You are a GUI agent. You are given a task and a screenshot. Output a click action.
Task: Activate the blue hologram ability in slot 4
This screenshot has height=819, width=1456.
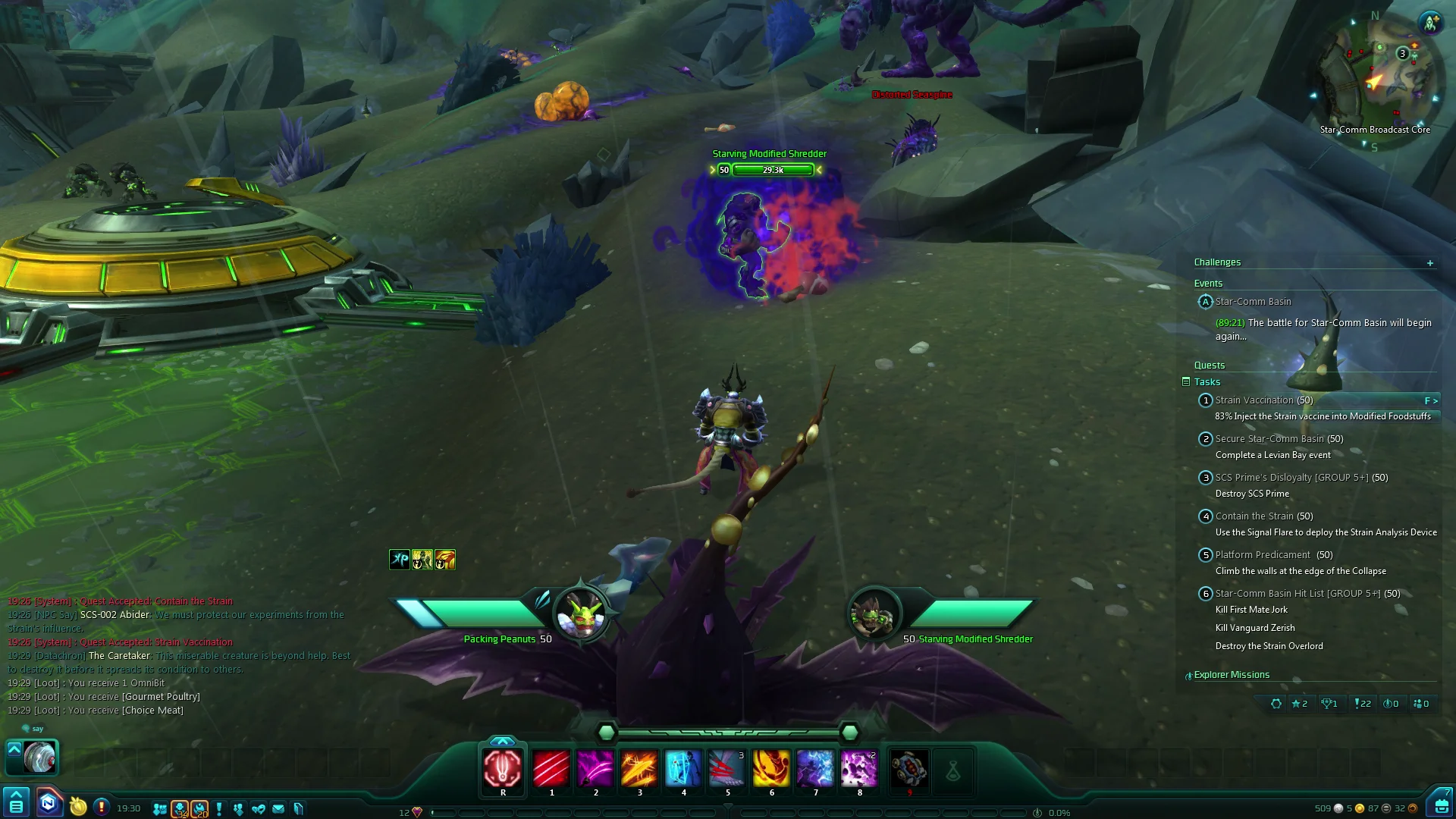[683, 769]
